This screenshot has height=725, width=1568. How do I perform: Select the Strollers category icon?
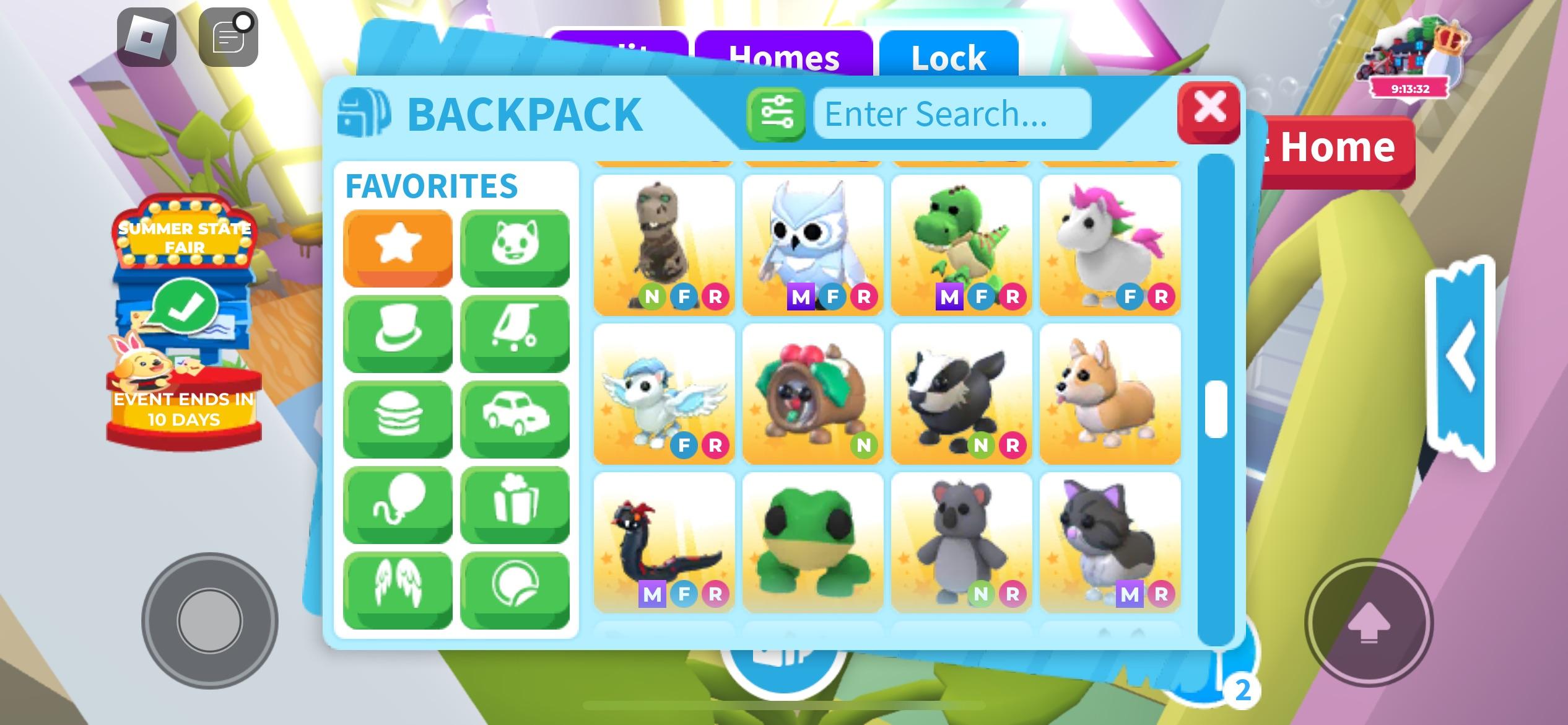coord(515,333)
